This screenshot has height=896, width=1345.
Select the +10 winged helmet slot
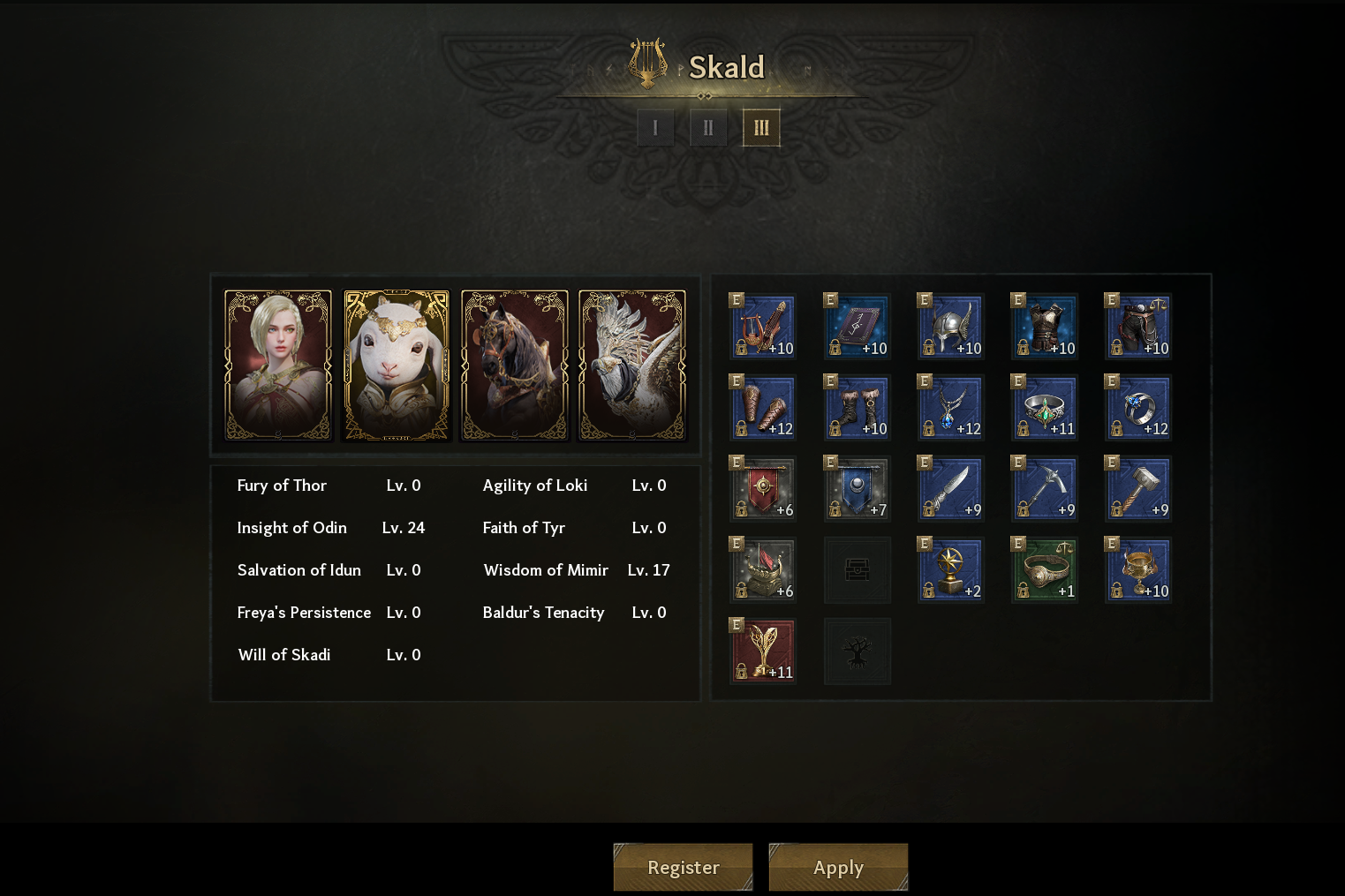[950, 327]
